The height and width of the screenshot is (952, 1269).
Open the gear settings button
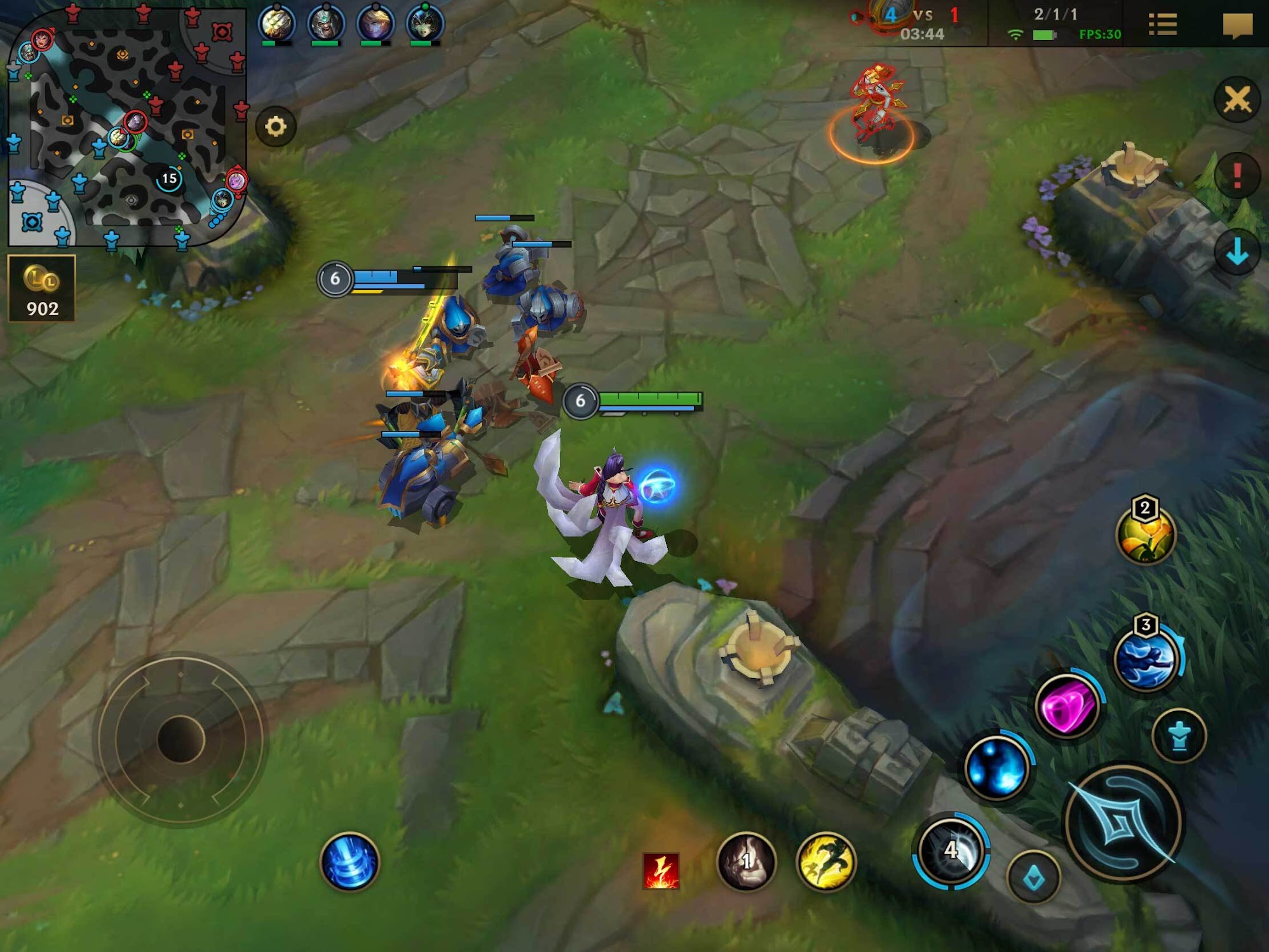(275, 126)
